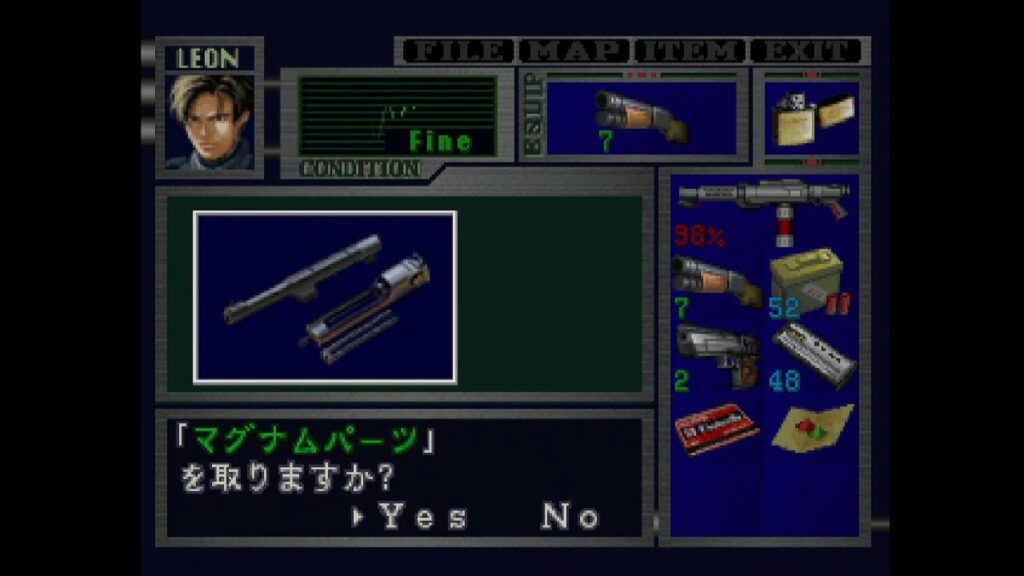1024x576 pixels.
Task: Select the magnum pistol slot
Action: tap(716, 356)
